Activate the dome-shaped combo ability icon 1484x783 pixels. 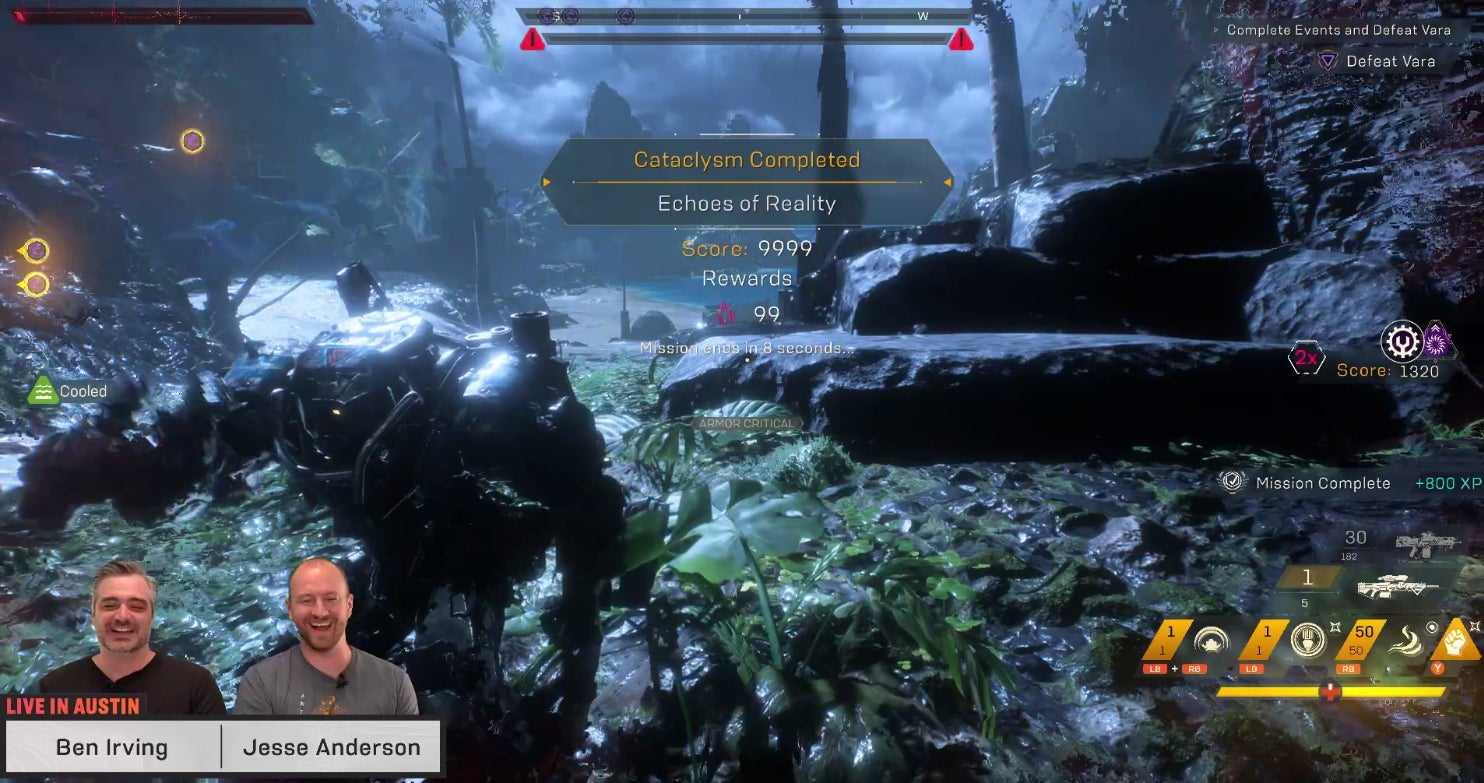[1211, 640]
